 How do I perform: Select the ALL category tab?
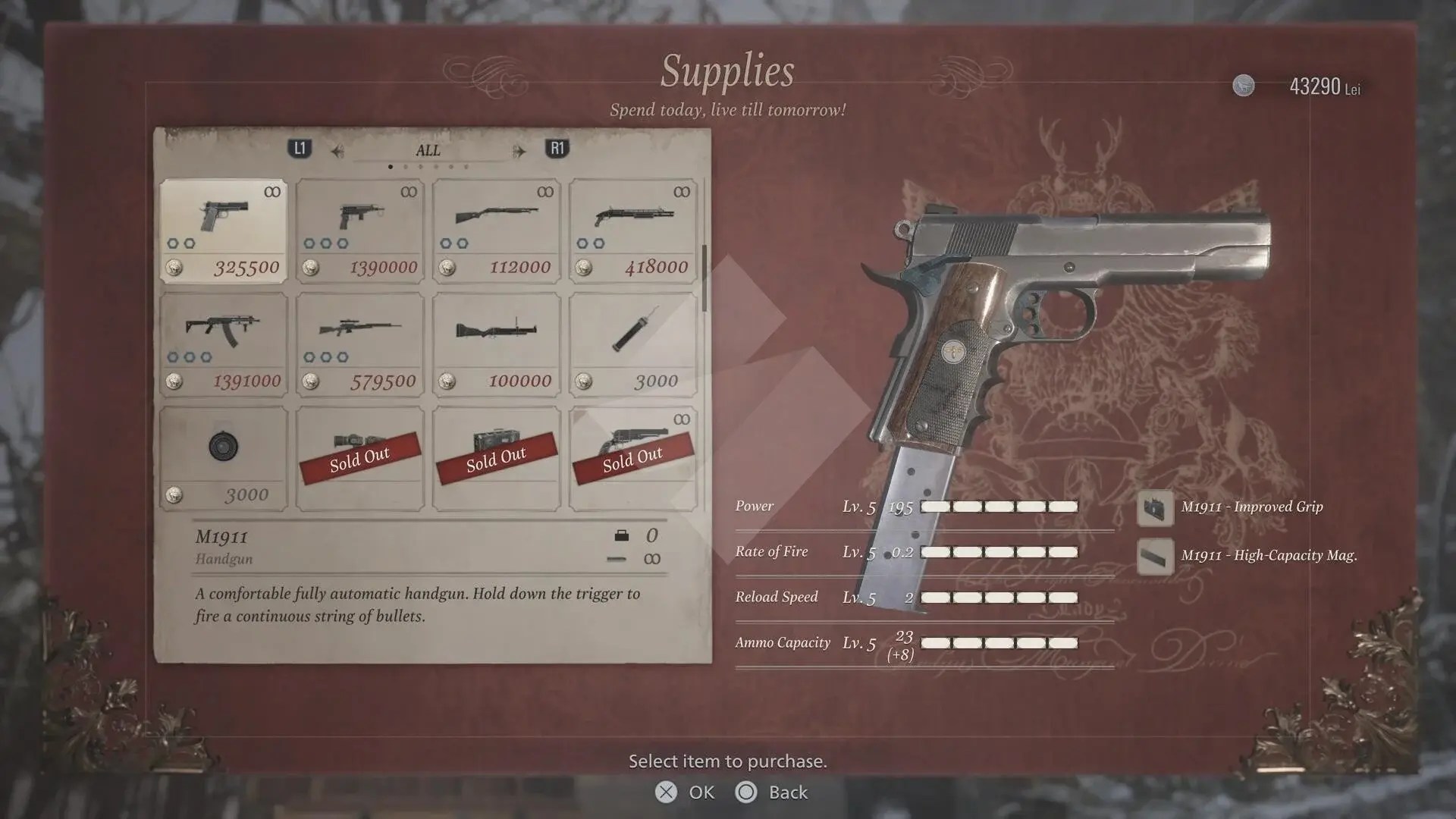click(x=427, y=150)
